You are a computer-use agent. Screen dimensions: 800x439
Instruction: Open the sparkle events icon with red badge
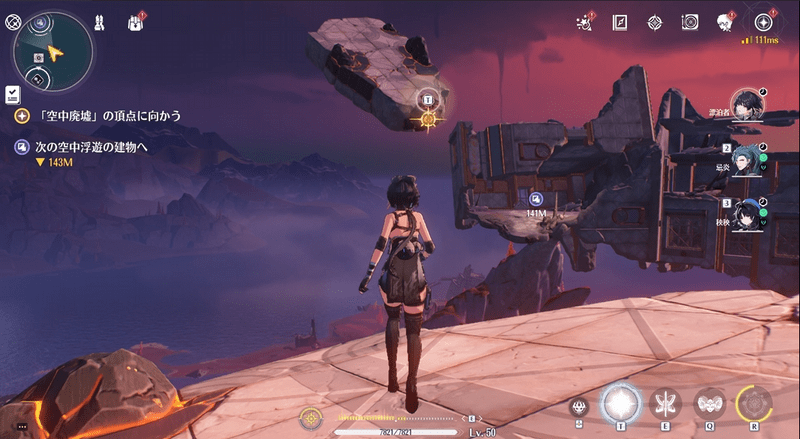(584, 21)
